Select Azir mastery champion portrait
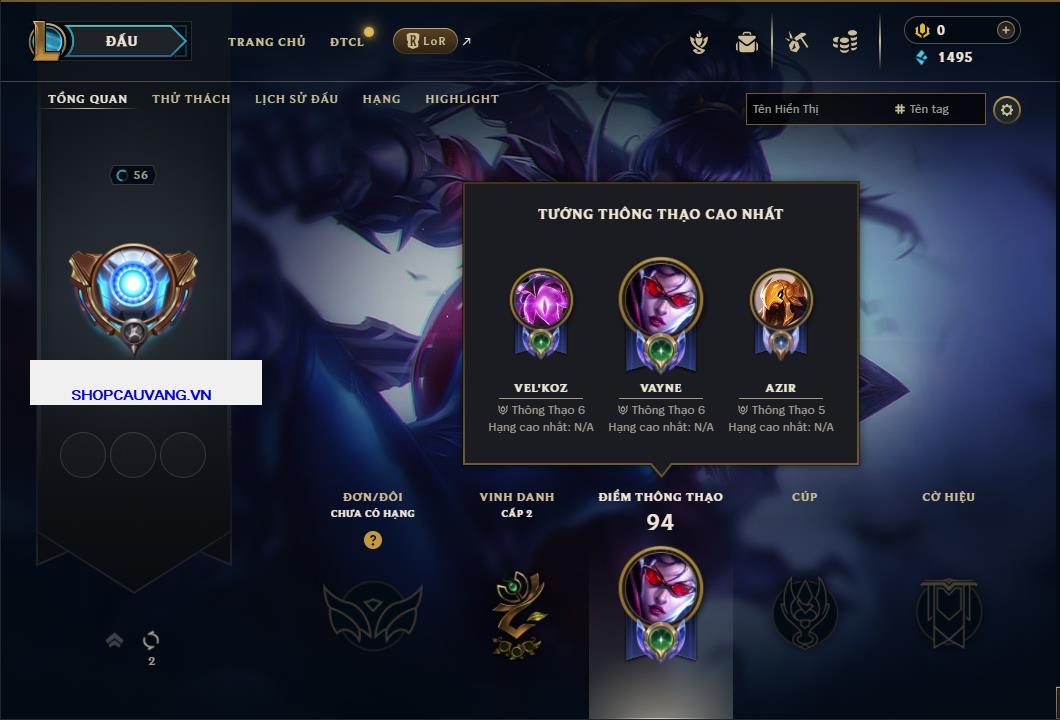The image size is (1060, 720). [x=781, y=300]
